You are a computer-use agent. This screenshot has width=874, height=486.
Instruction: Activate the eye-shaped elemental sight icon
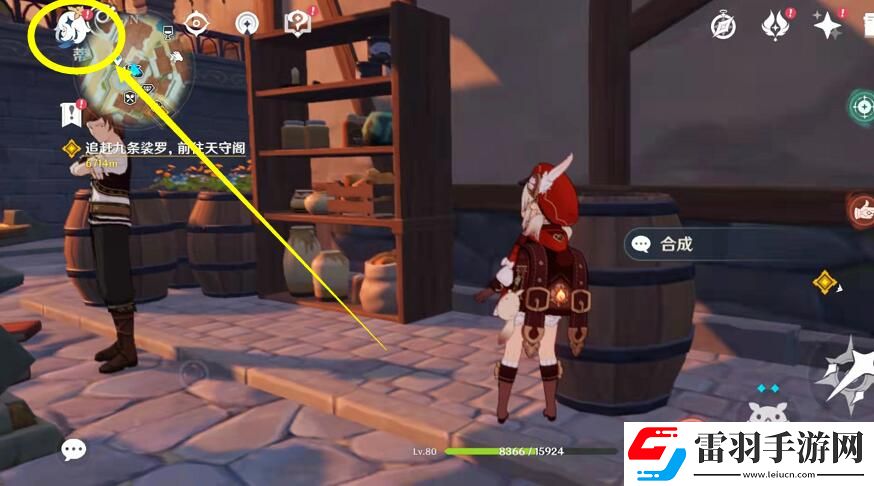197,22
